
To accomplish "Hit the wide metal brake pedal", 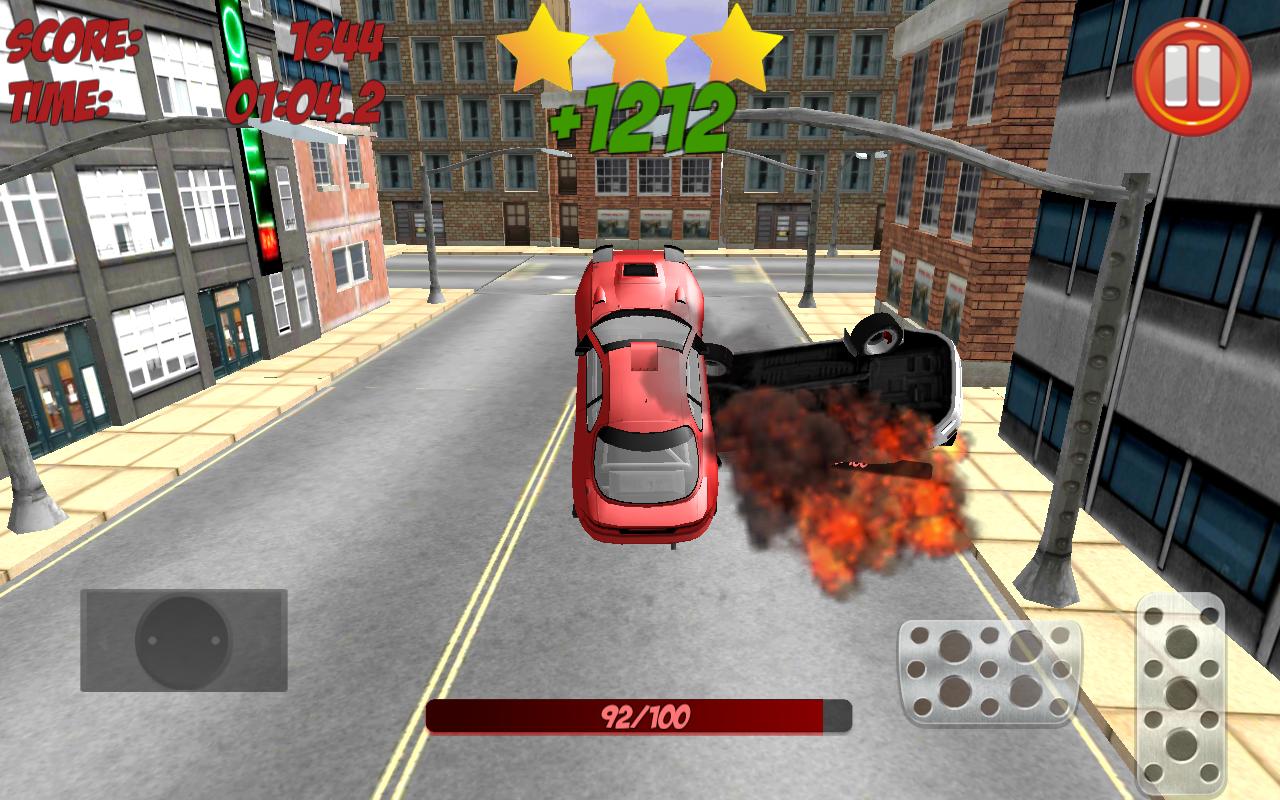I will 989,672.
